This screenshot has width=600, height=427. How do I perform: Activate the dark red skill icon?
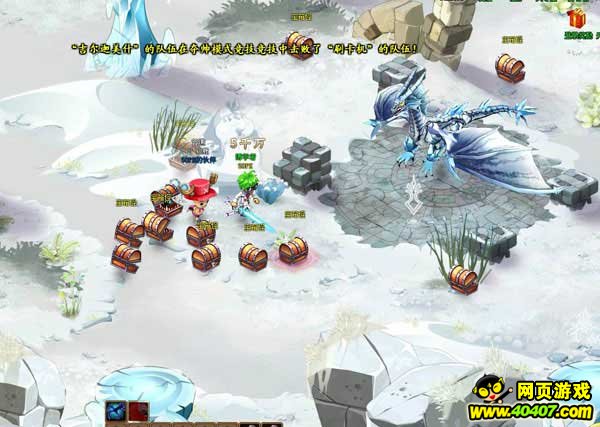pyautogui.click(x=137, y=410)
